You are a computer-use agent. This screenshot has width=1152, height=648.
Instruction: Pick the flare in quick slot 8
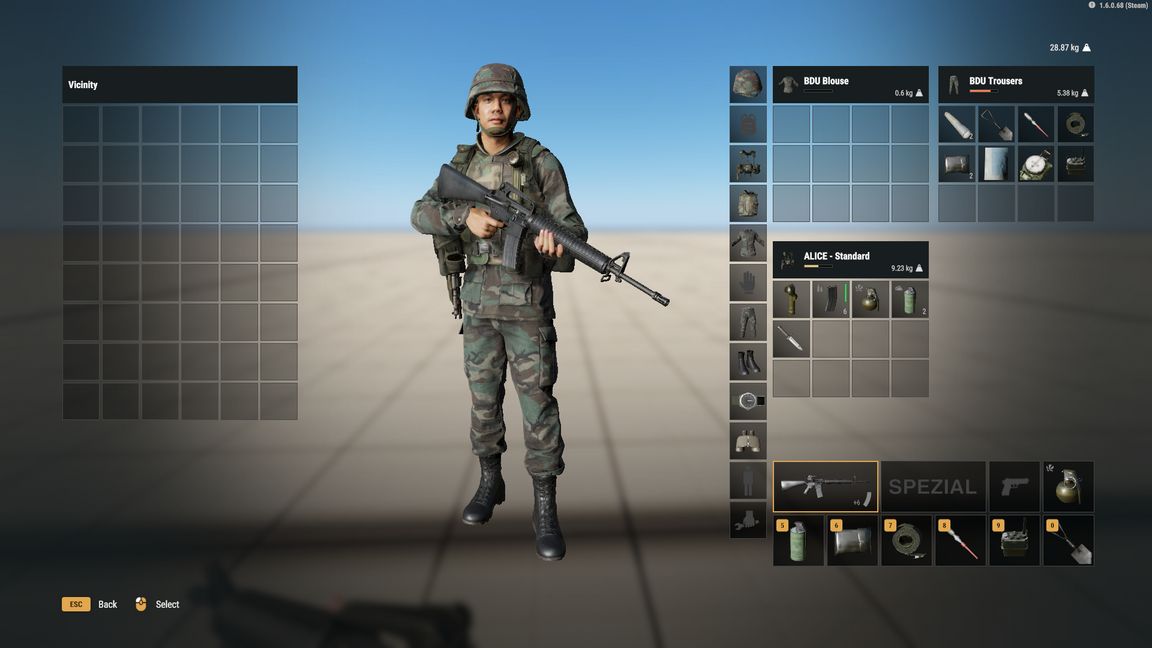[960, 541]
